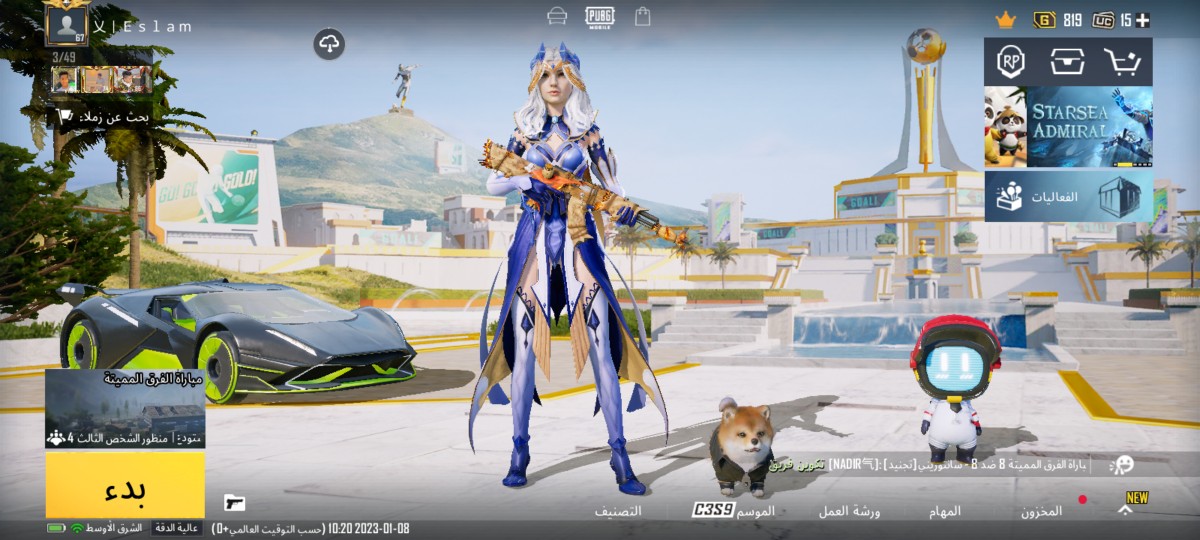
Task: View the Starsea Admiral banner
Action: 1068,126
